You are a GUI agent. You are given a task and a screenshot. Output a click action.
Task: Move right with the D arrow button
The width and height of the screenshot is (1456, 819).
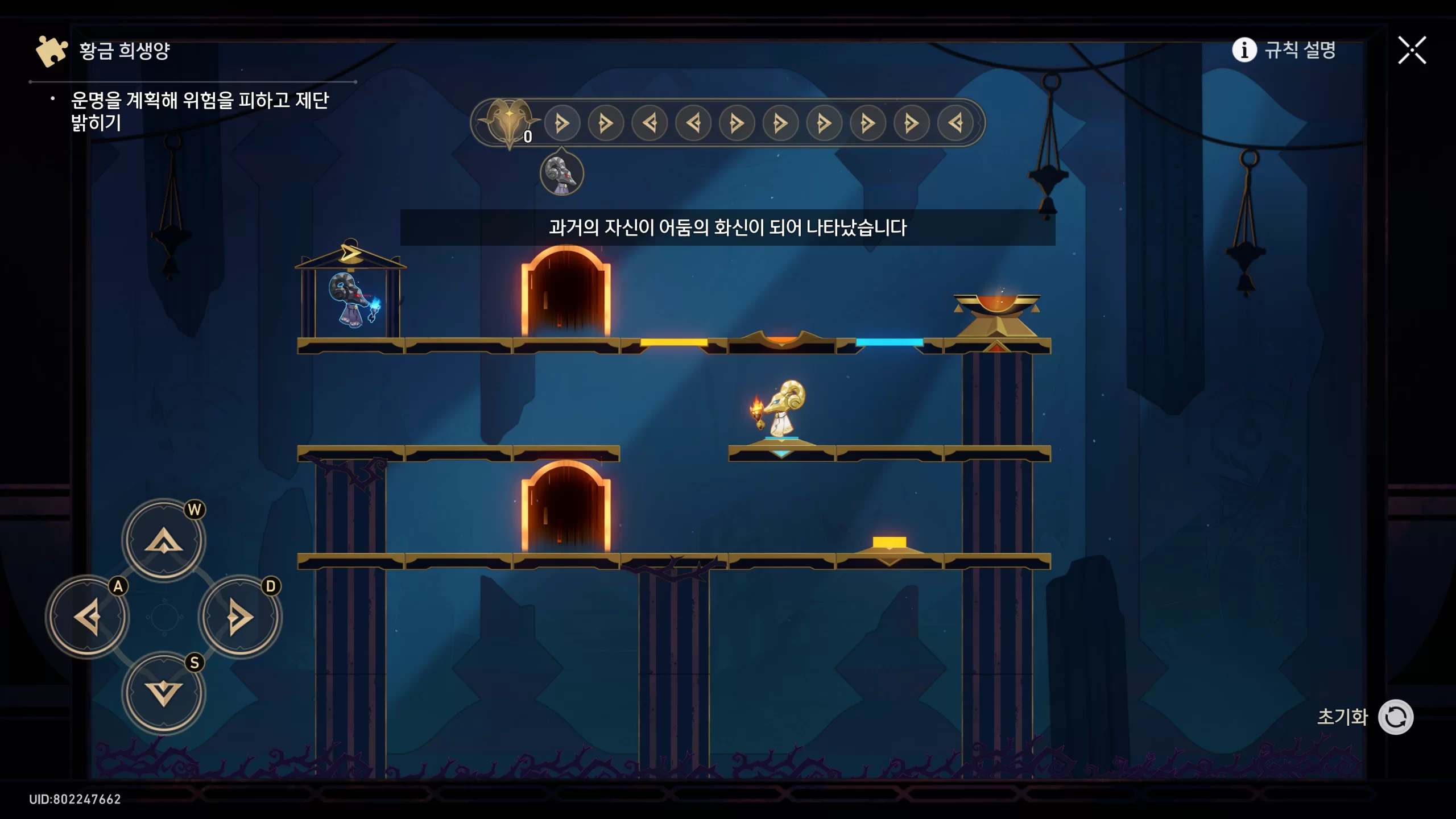point(240,617)
